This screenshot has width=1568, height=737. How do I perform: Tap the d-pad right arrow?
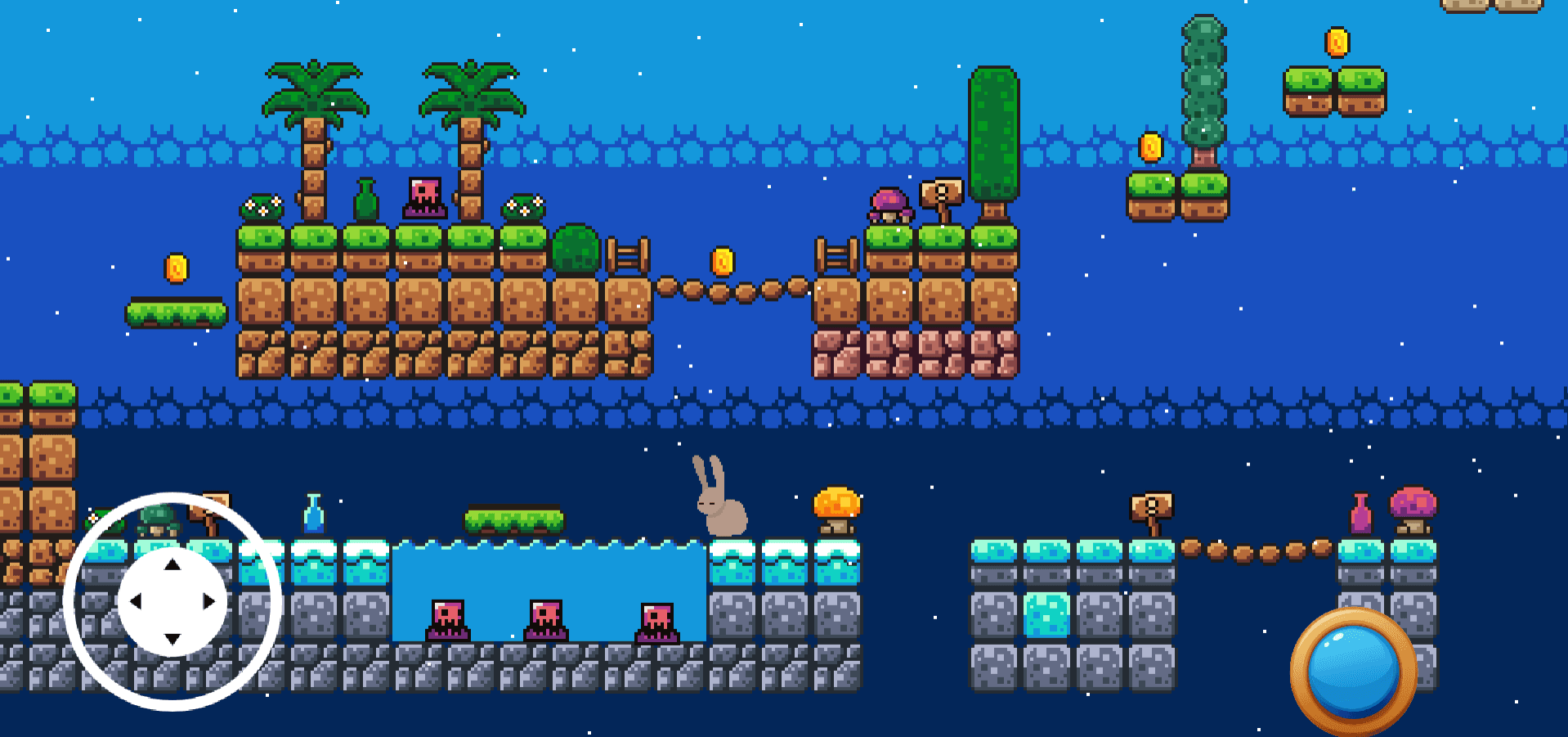(209, 602)
